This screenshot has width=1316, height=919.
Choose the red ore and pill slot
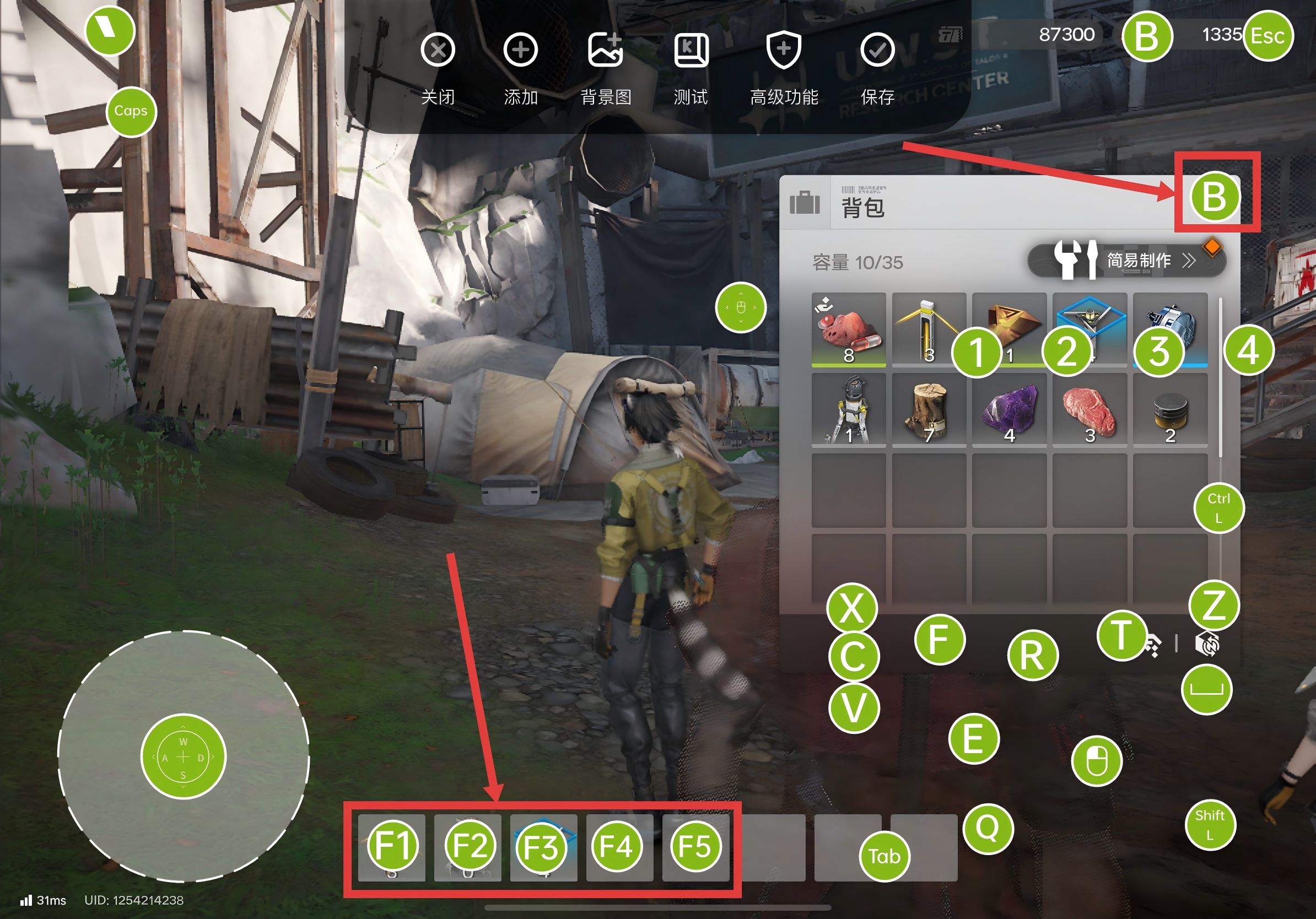pyautogui.click(x=848, y=329)
